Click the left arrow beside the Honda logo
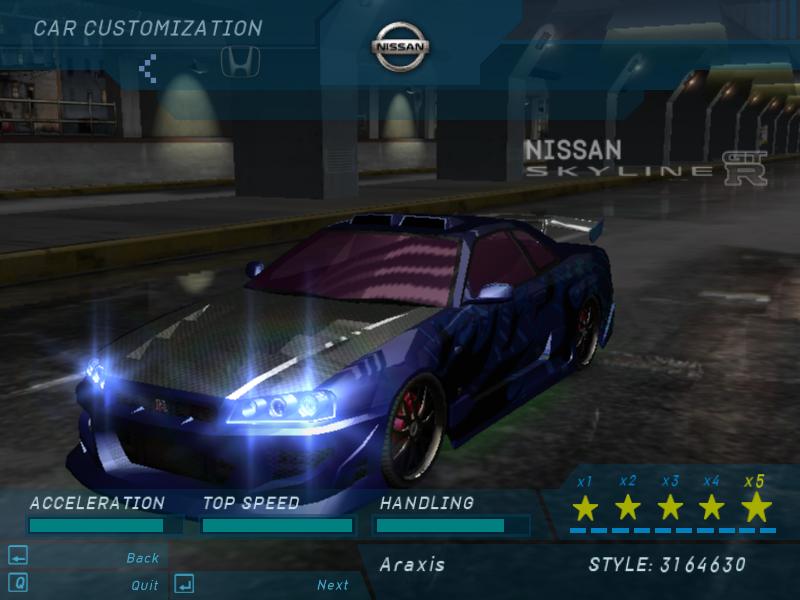 pos(148,68)
